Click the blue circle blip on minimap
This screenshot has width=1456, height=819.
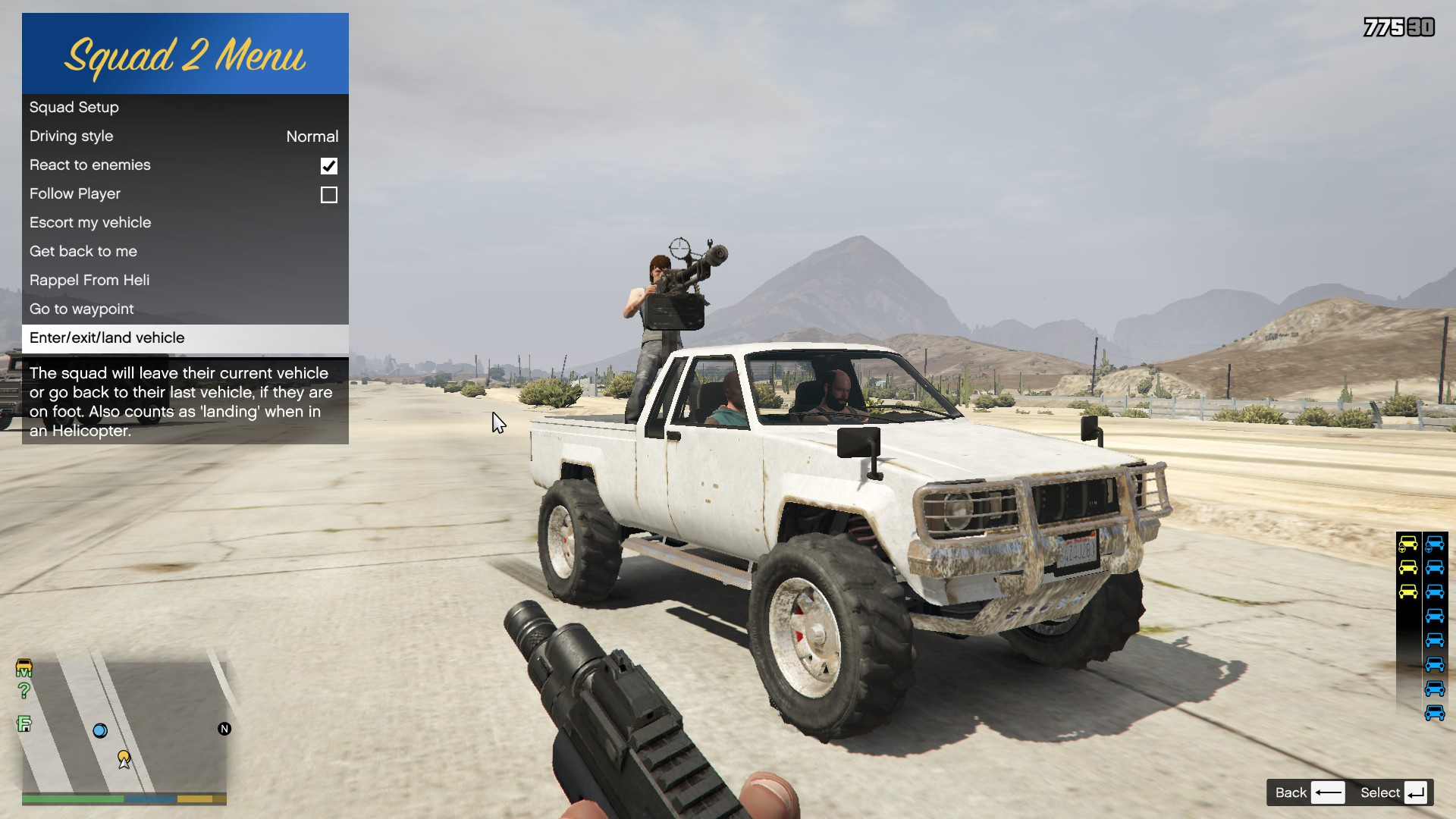point(100,731)
